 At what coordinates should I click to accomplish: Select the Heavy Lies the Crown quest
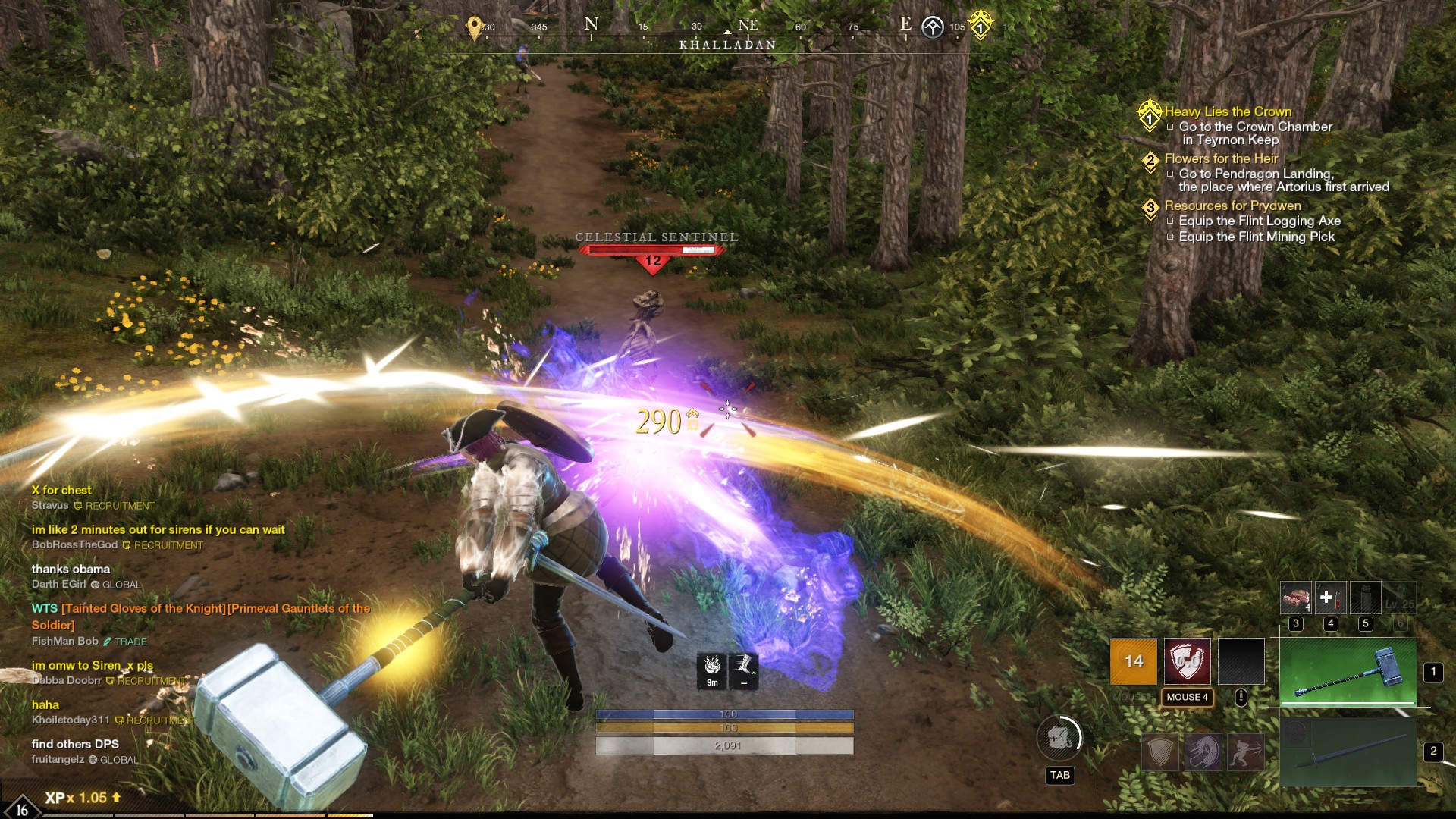[x=1228, y=111]
